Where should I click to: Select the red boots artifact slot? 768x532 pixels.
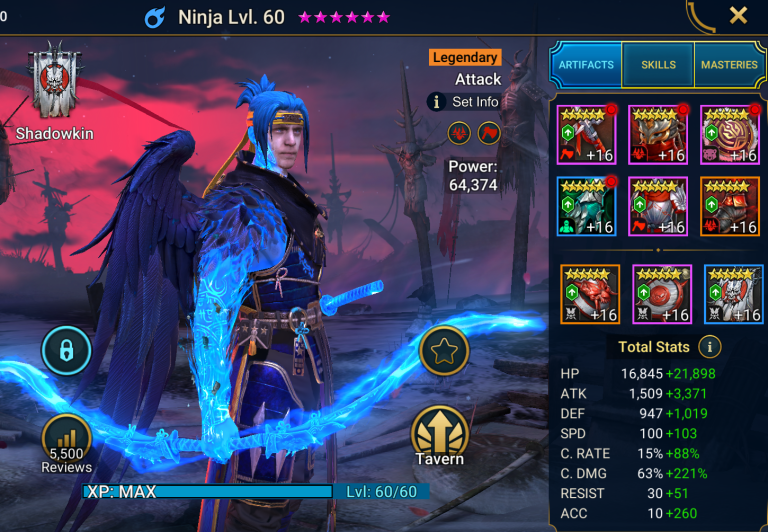coord(730,206)
